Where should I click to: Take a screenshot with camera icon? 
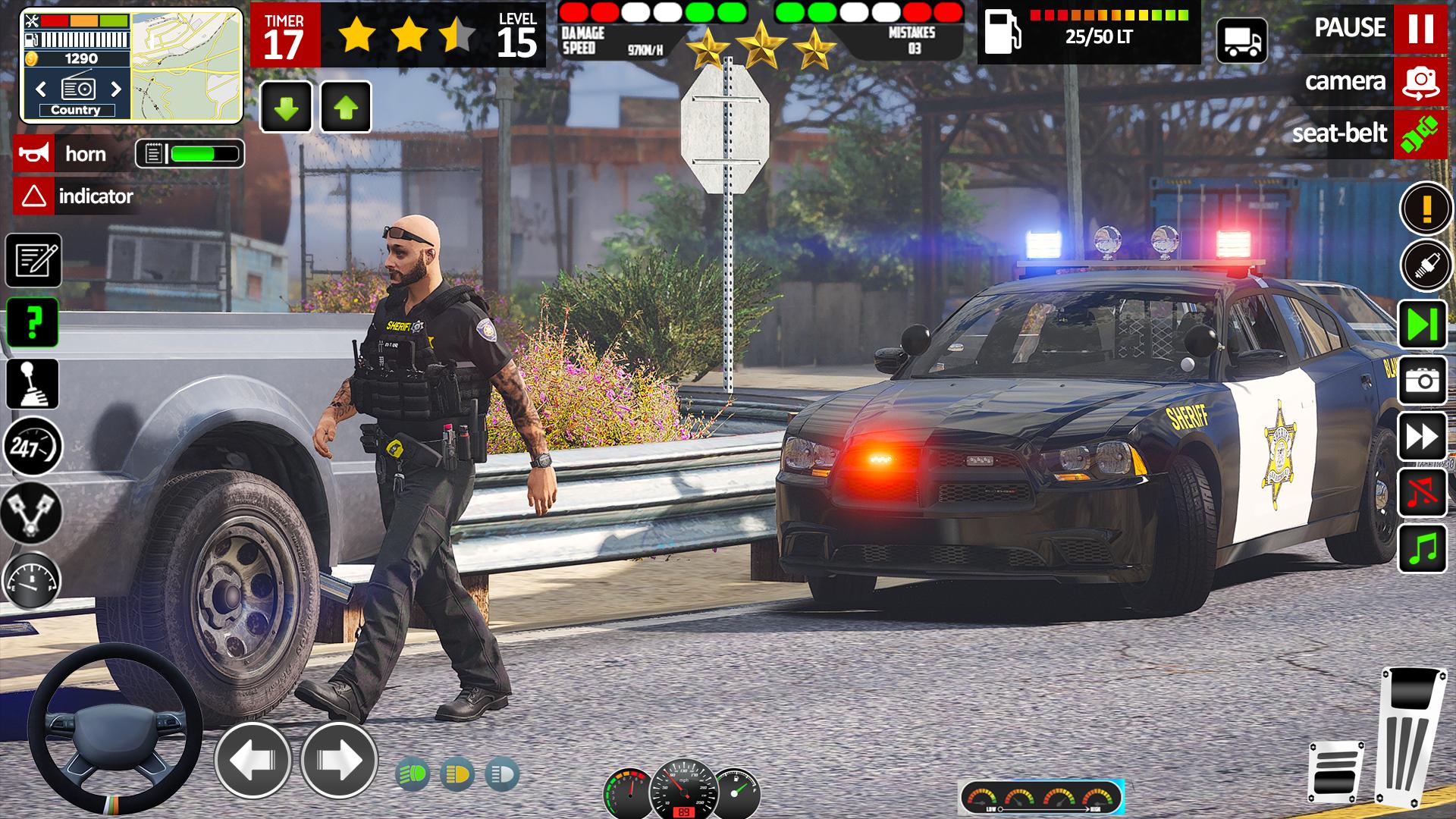(1423, 380)
